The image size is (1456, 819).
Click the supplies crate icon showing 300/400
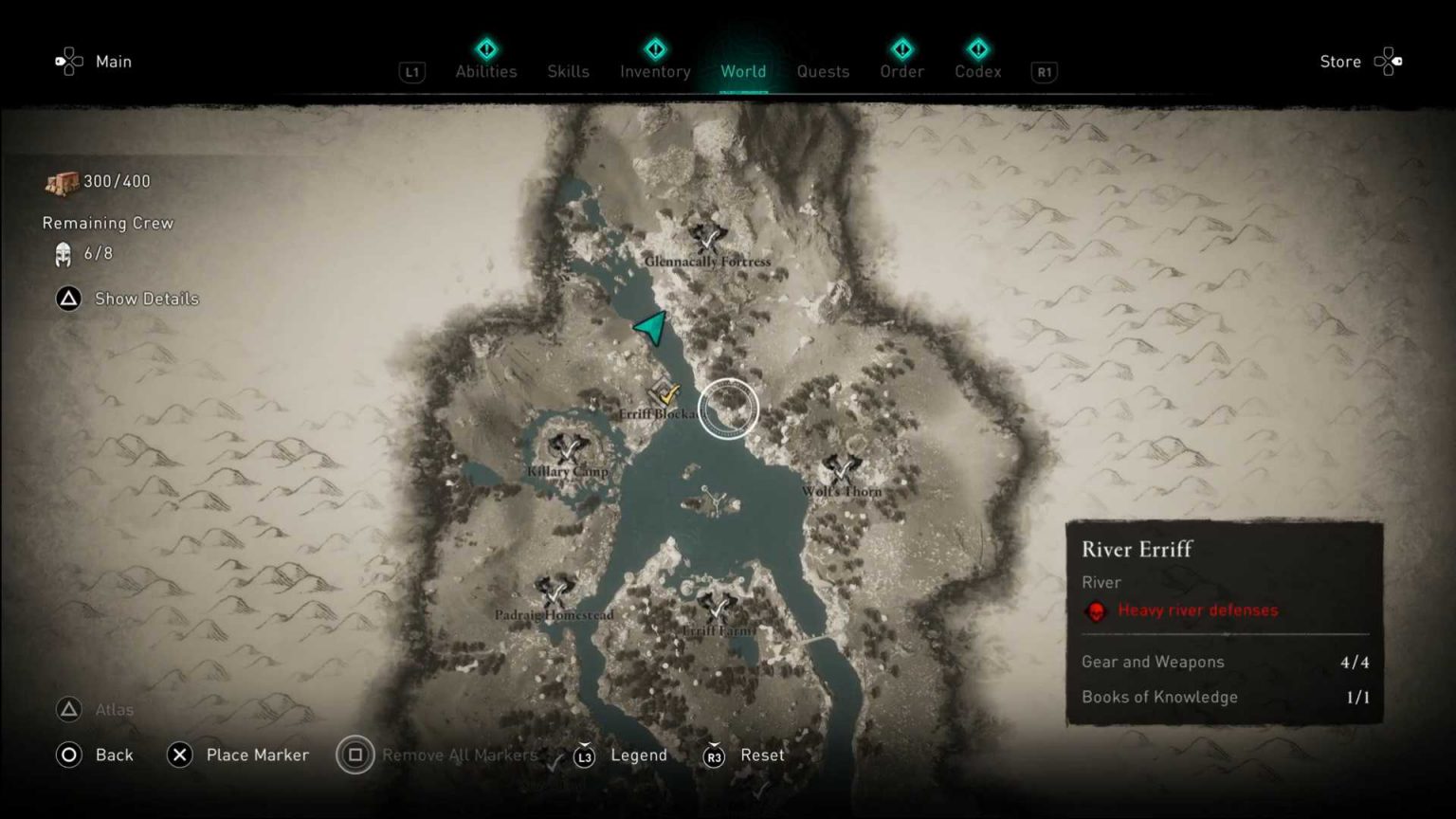61,180
